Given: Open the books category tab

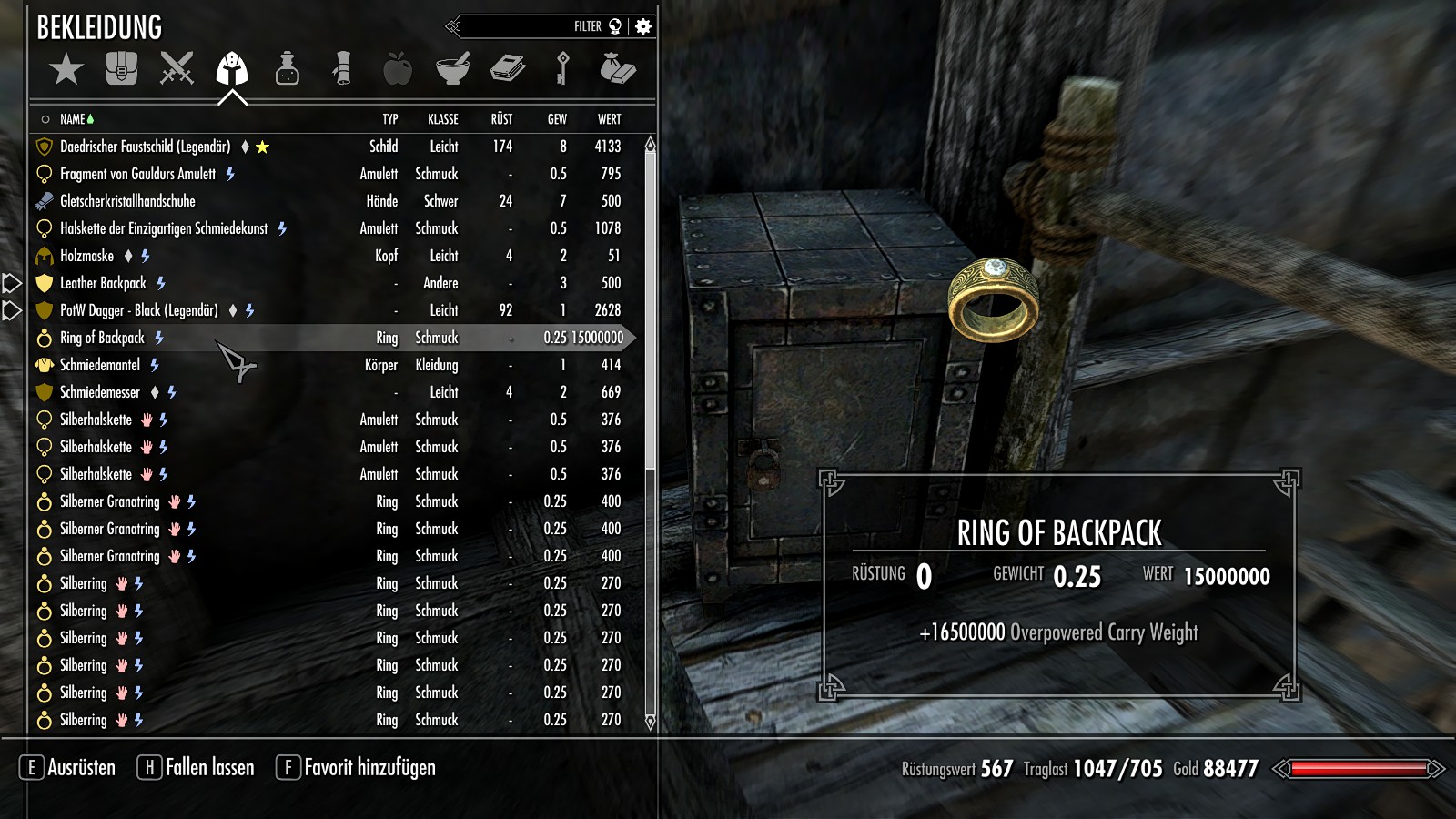Looking at the screenshot, I should click(x=508, y=69).
